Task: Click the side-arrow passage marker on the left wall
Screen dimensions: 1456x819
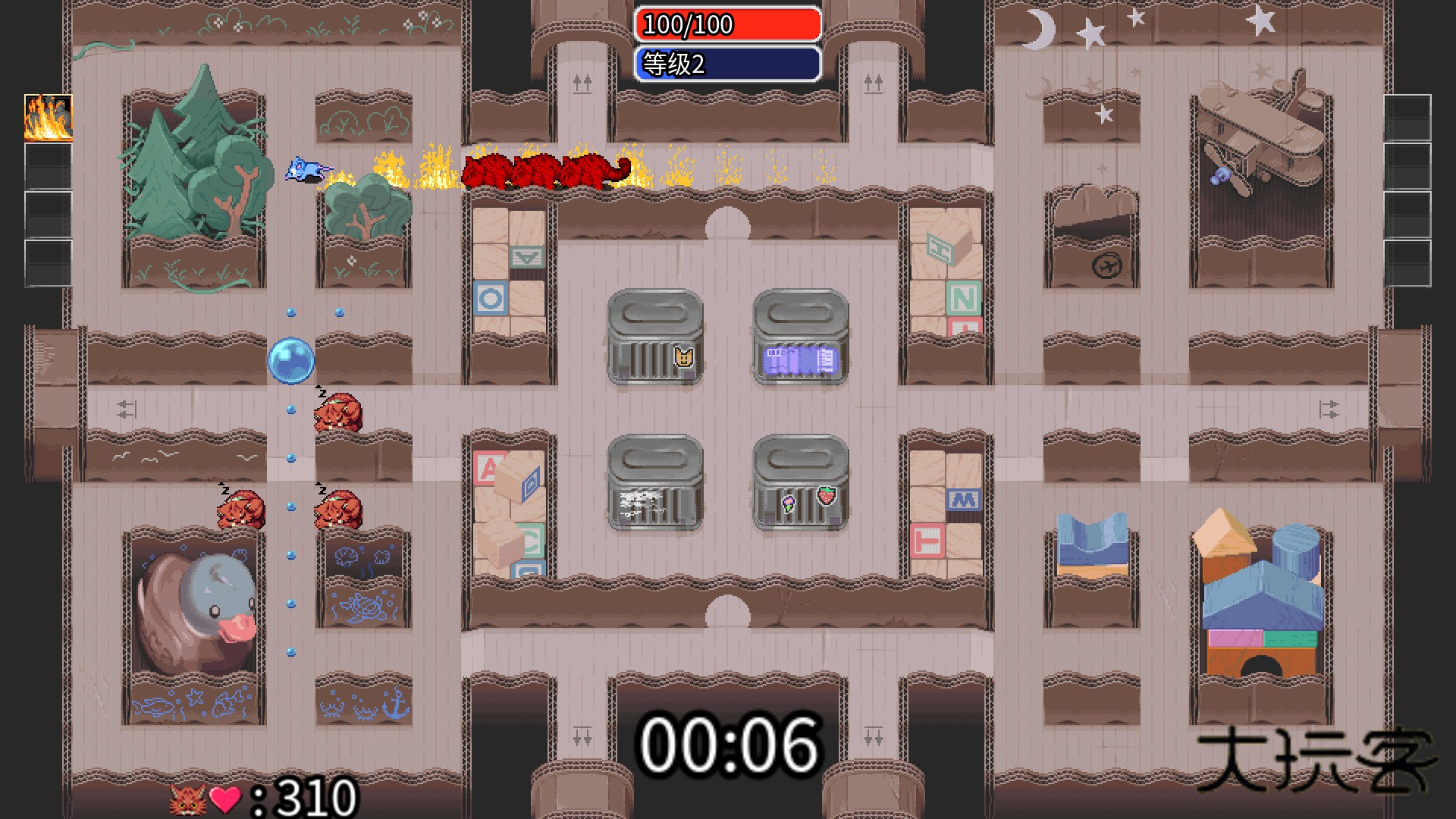Action: (124, 409)
